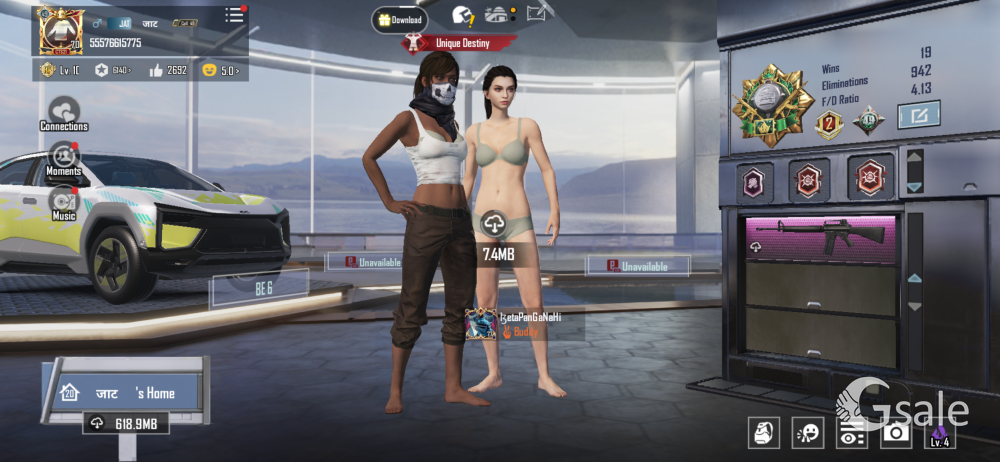Tap the Lv. 4 purple flame icon

940,432
